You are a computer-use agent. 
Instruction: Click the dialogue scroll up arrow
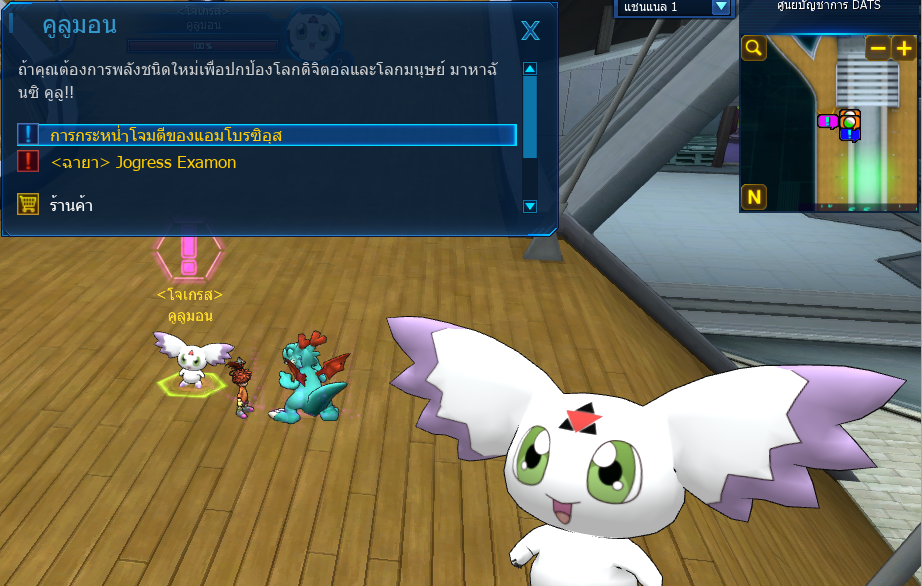530,69
